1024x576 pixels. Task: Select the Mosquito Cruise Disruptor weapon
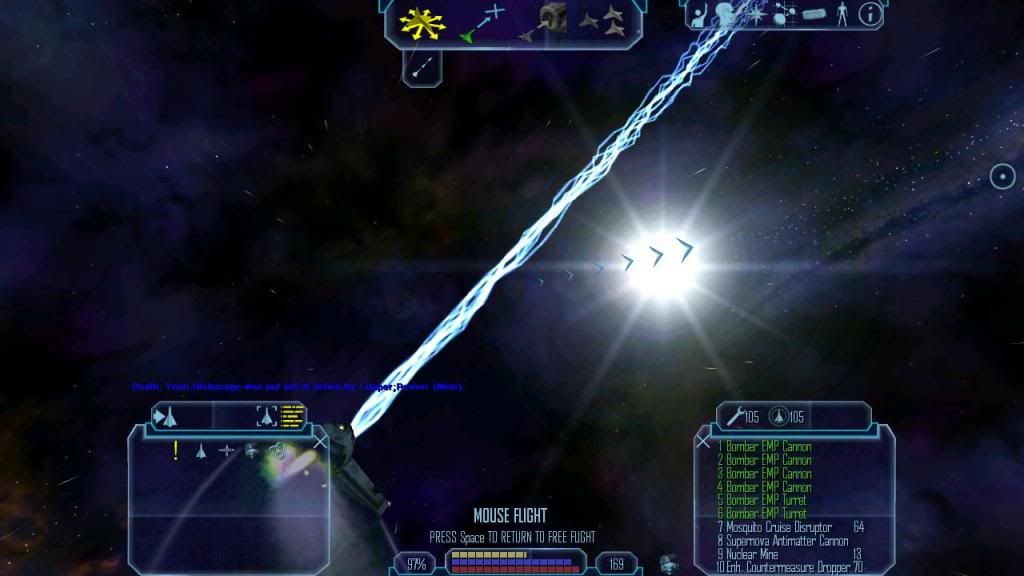click(780, 527)
